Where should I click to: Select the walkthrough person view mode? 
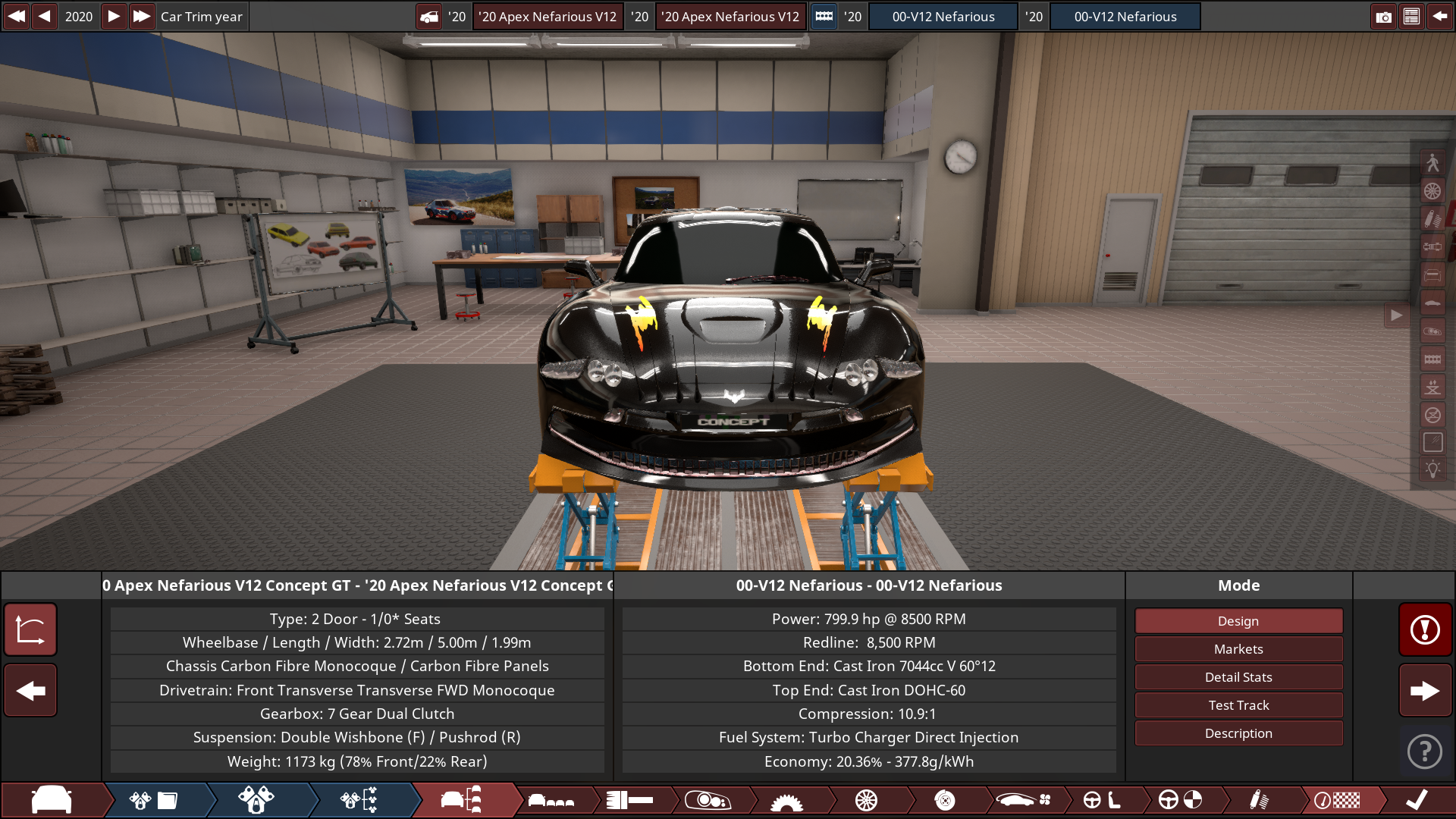click(x=1433, y=161)
